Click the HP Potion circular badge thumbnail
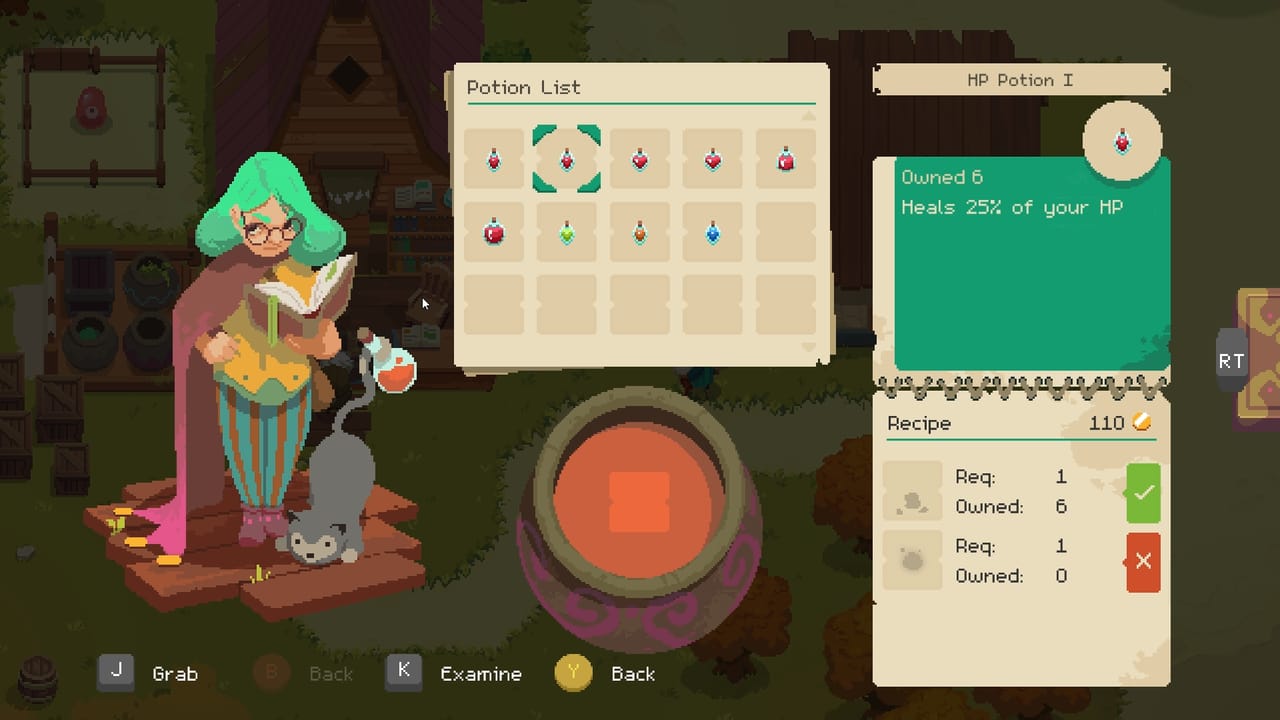Viewport: 1280px width, 720px height. tap(1122, 140)
